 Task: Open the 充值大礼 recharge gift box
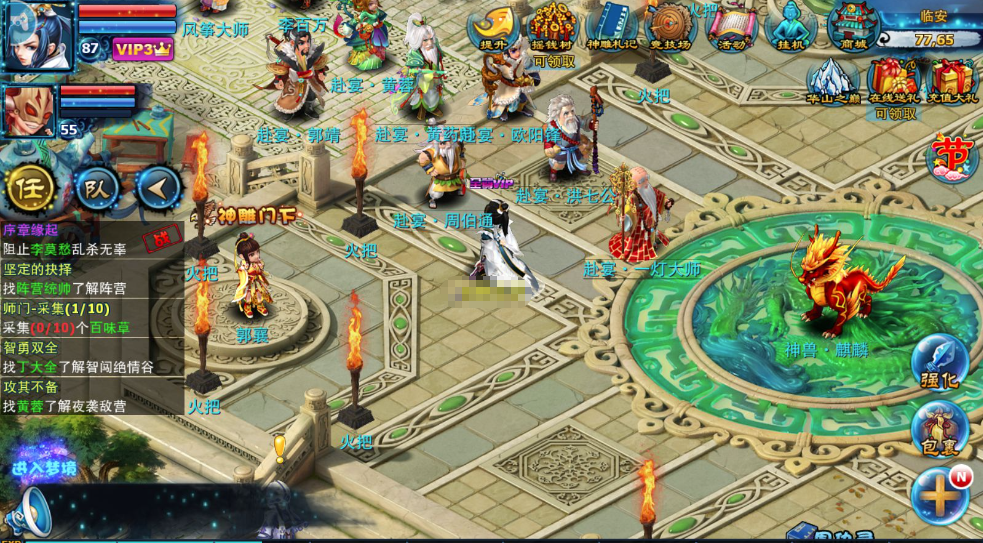(x=953, y=82)
